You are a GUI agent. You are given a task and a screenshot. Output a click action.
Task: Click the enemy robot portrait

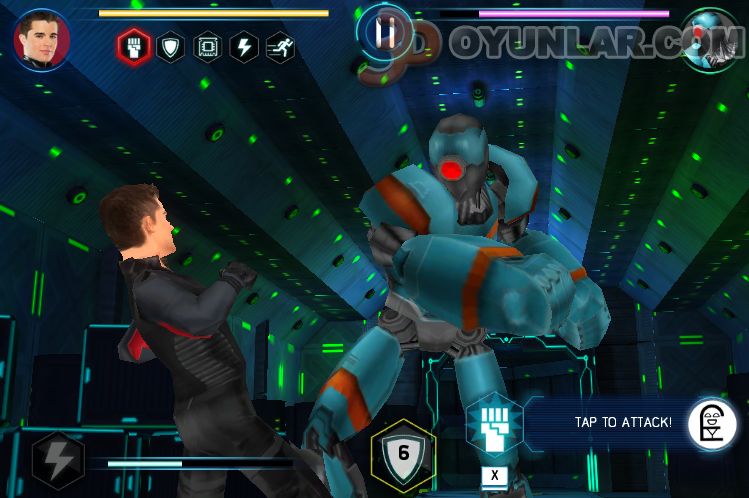tap(707, 38)
